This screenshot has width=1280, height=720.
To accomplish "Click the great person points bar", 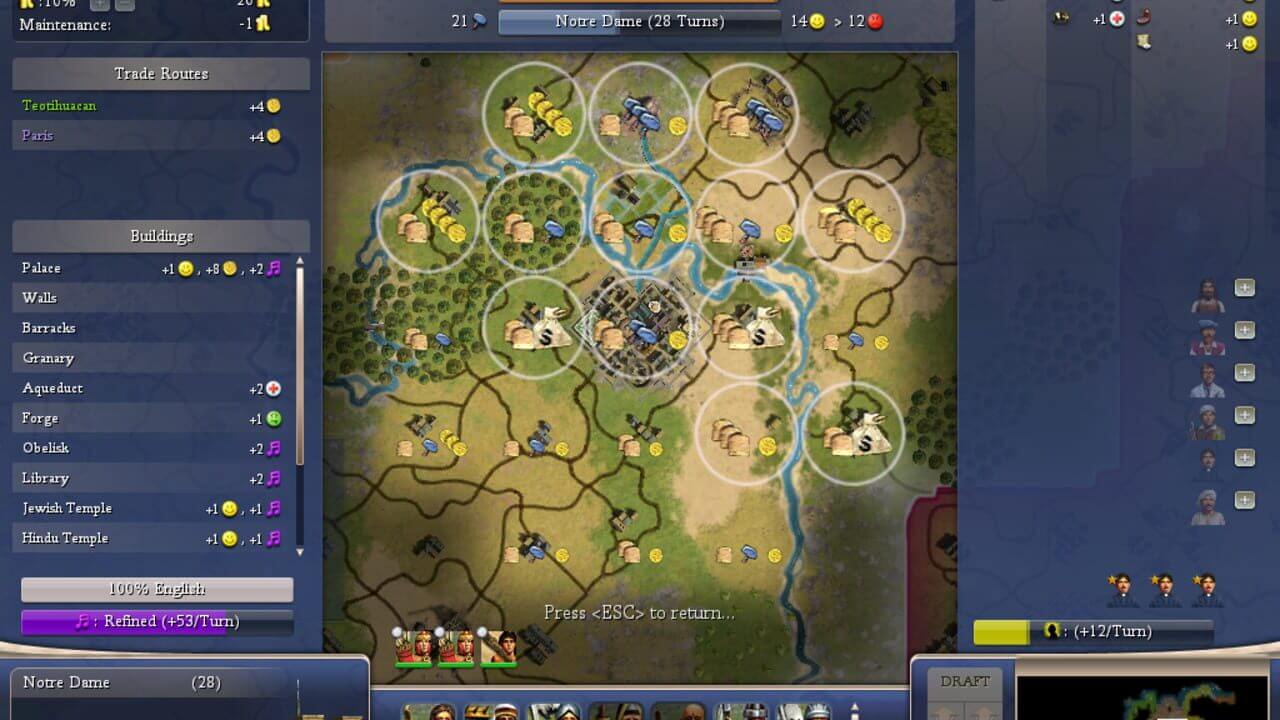I will pos(1093,631).
